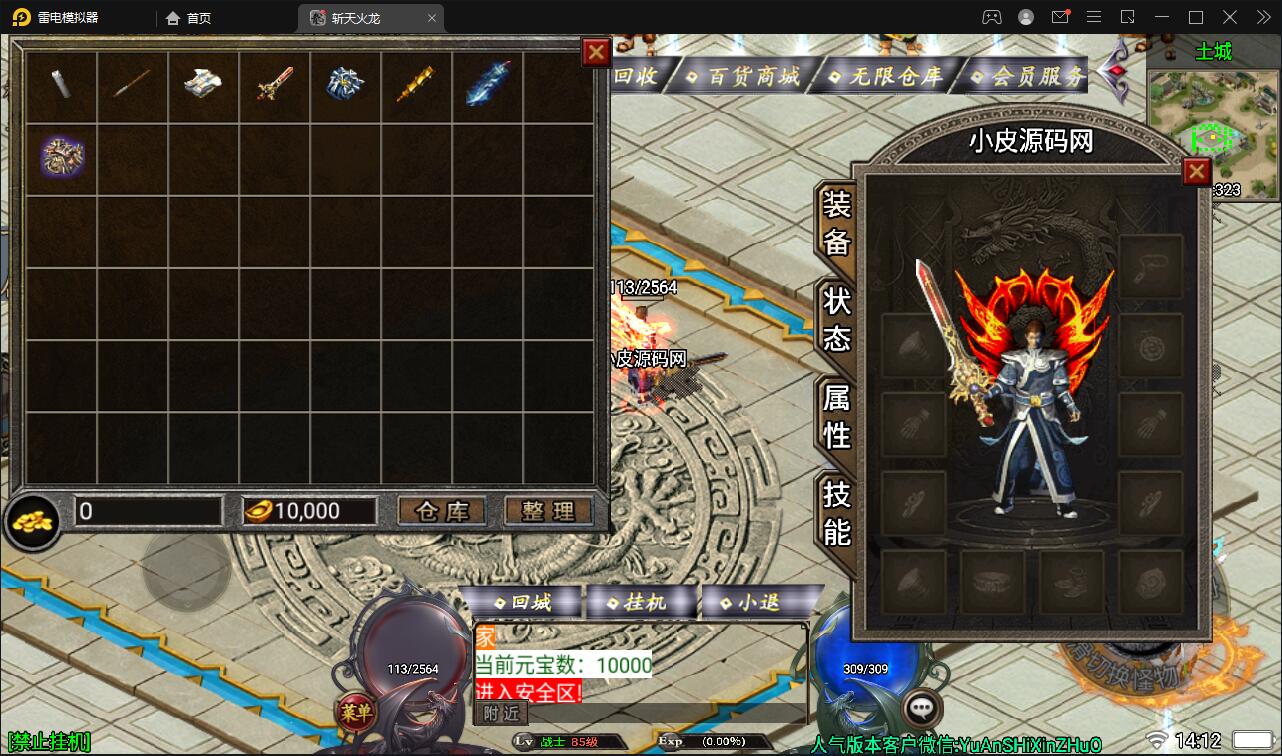This screenshot has width=1282, height=756.
Task: Close the character equipment panel
Action: click(1196, 172)
